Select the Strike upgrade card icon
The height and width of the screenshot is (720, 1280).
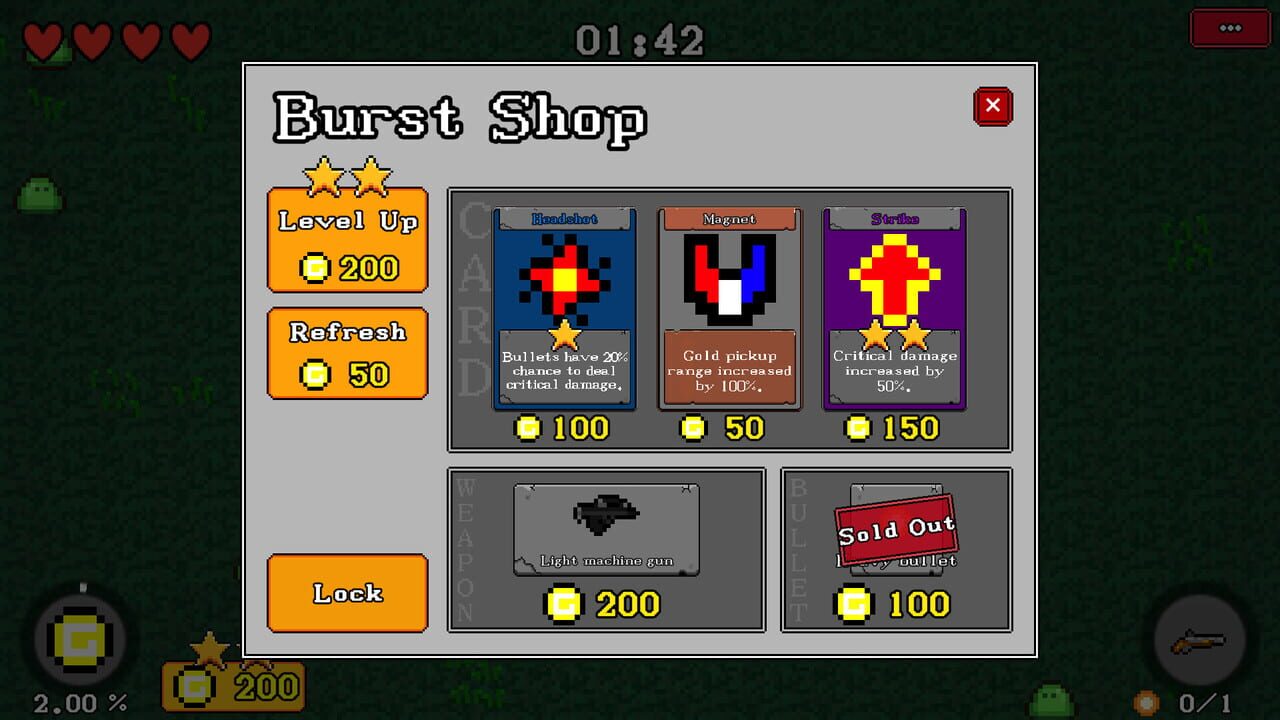893,275
